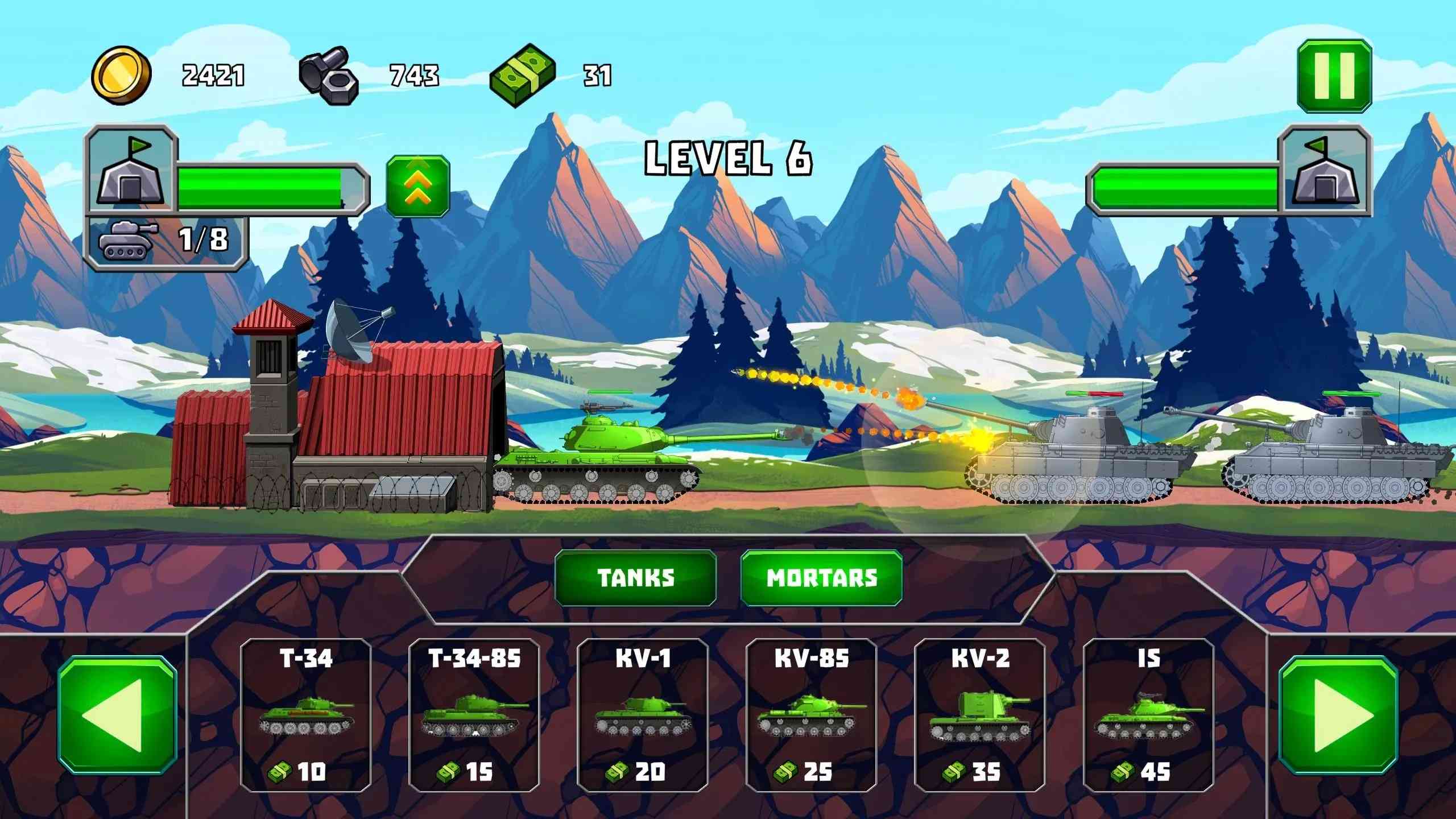1456x819 pixels.
Task: Open the Mortars tab
Action: click(821, 578)
